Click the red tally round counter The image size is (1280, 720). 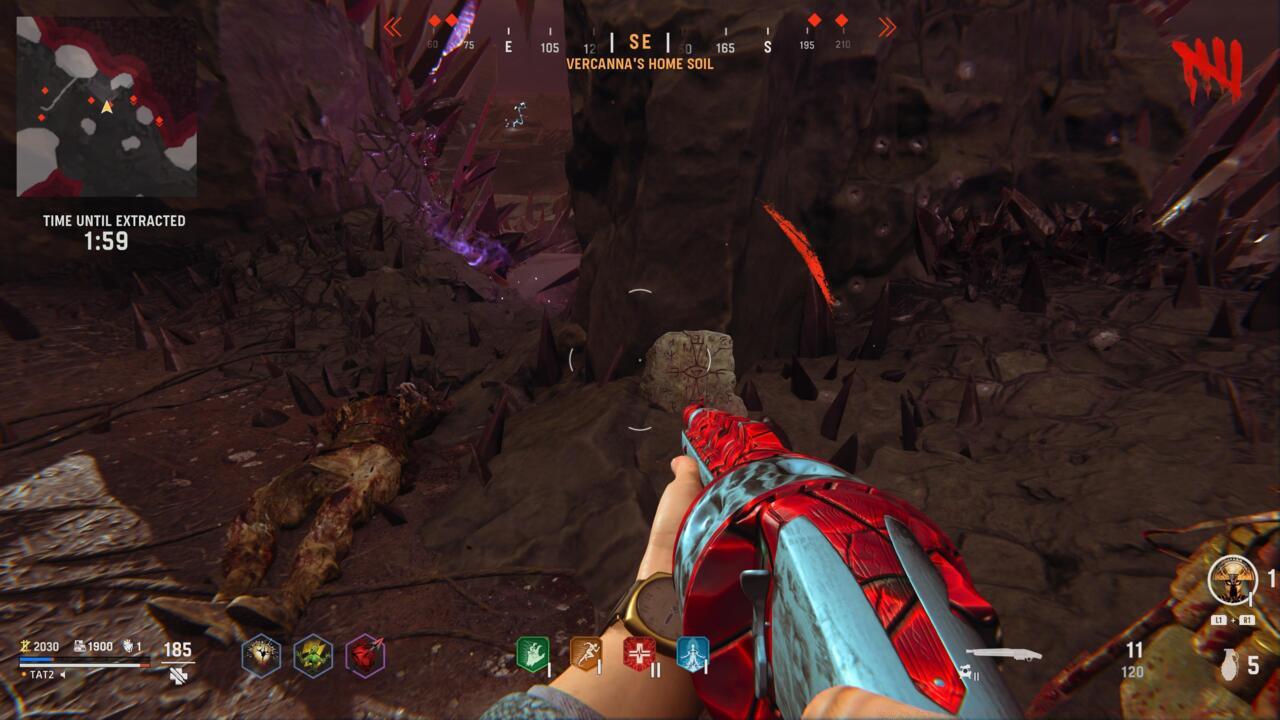[x=1211, y=68]
